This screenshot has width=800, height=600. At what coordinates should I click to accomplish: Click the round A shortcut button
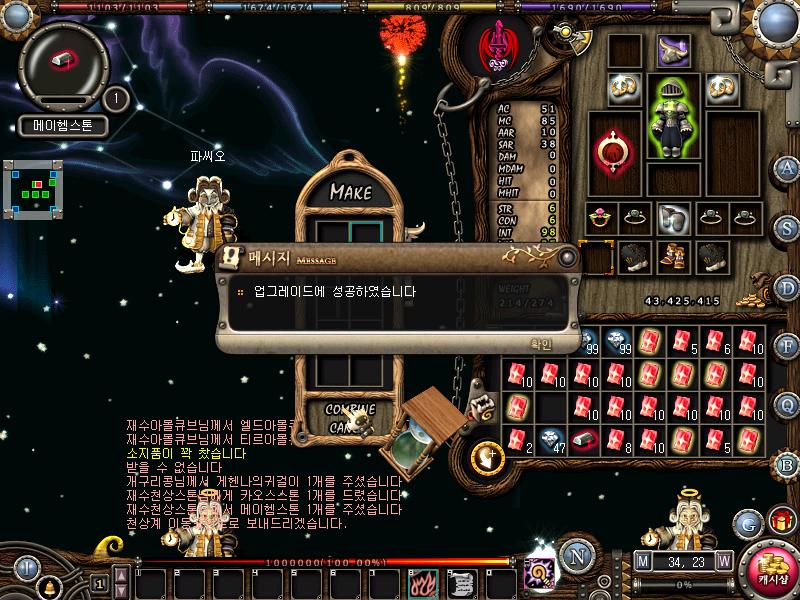787,168
